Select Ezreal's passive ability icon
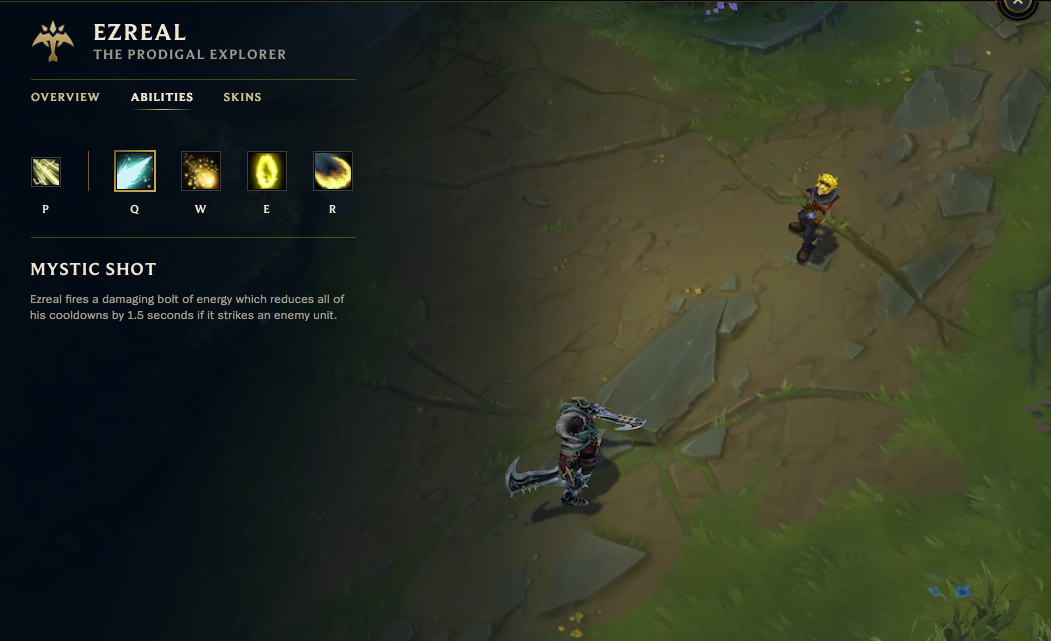The width and height of the screenshot is (1051, 641). point(46,172)
